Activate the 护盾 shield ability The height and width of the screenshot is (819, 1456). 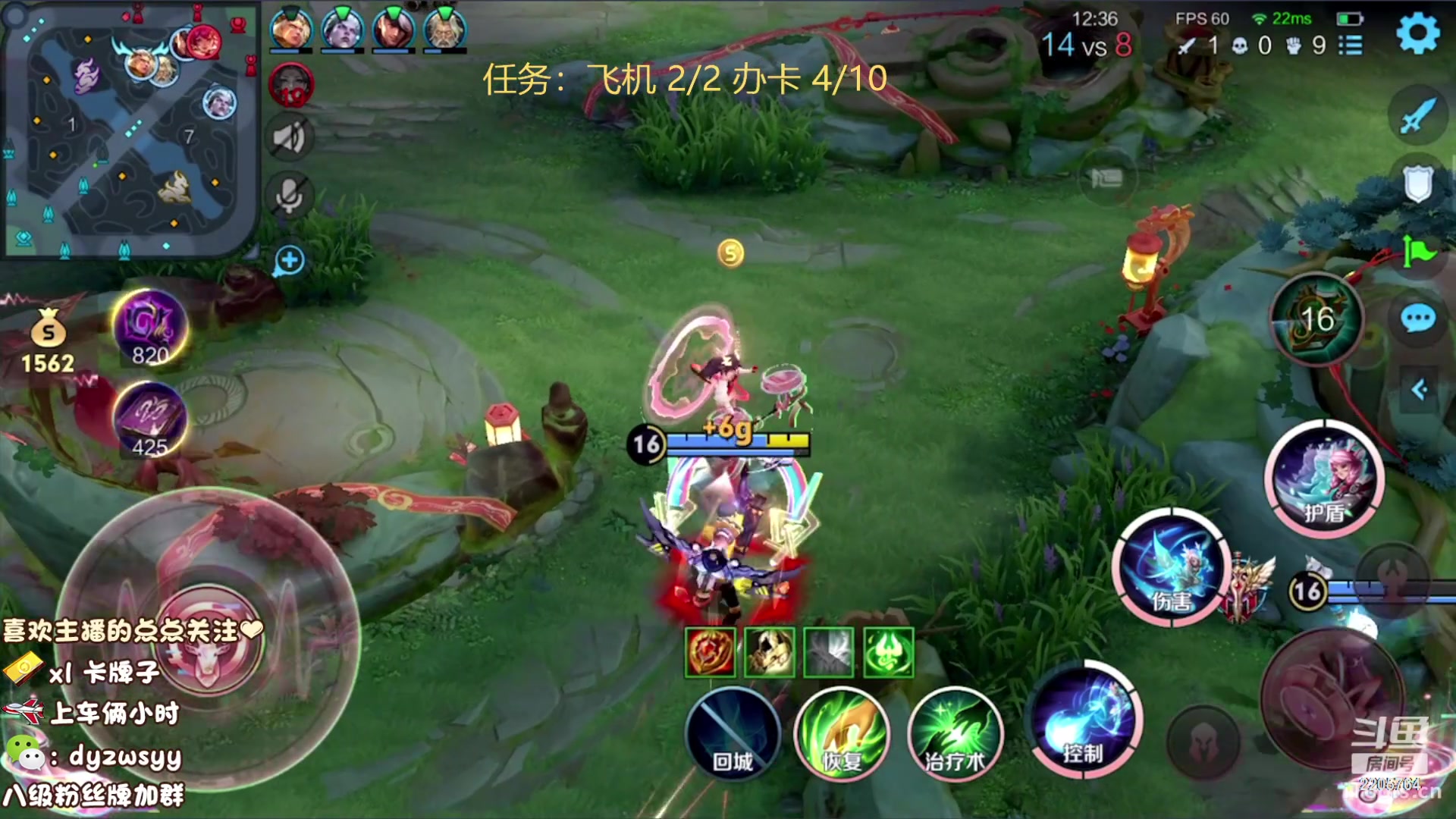click(1324, 479)
